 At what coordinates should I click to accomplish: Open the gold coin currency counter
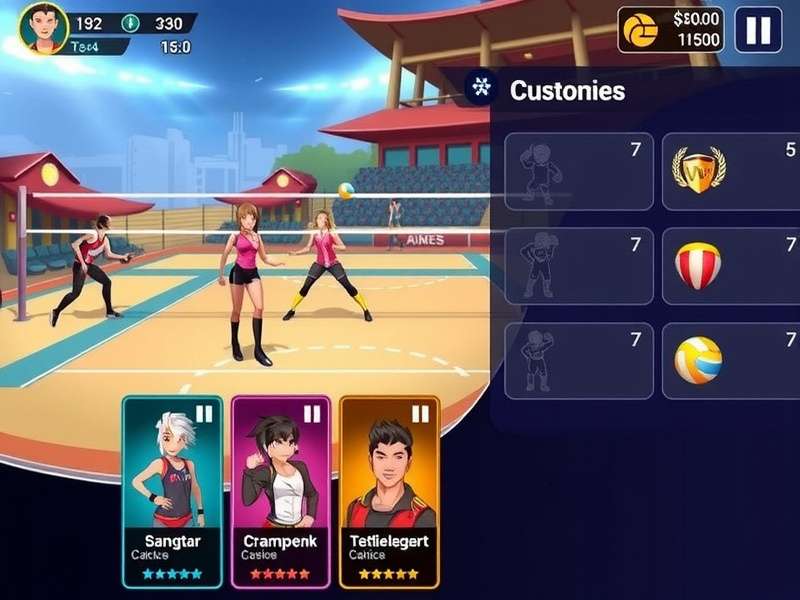click(x=670, y=30)
